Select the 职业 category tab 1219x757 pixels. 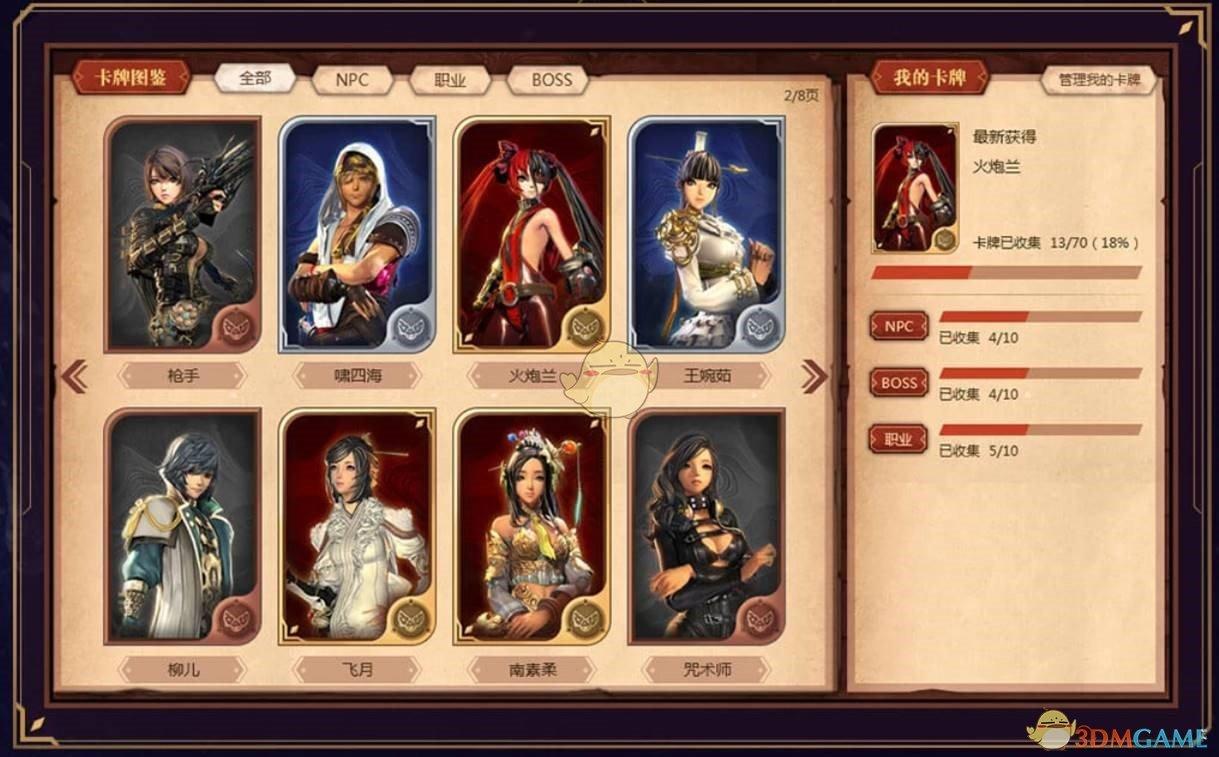(x=449, y=81)
